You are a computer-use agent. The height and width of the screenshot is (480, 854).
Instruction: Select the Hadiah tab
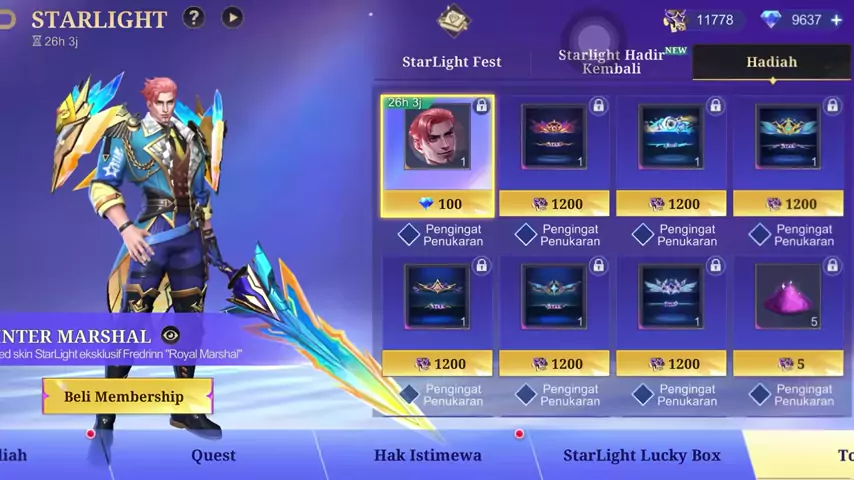coord(771,62)
